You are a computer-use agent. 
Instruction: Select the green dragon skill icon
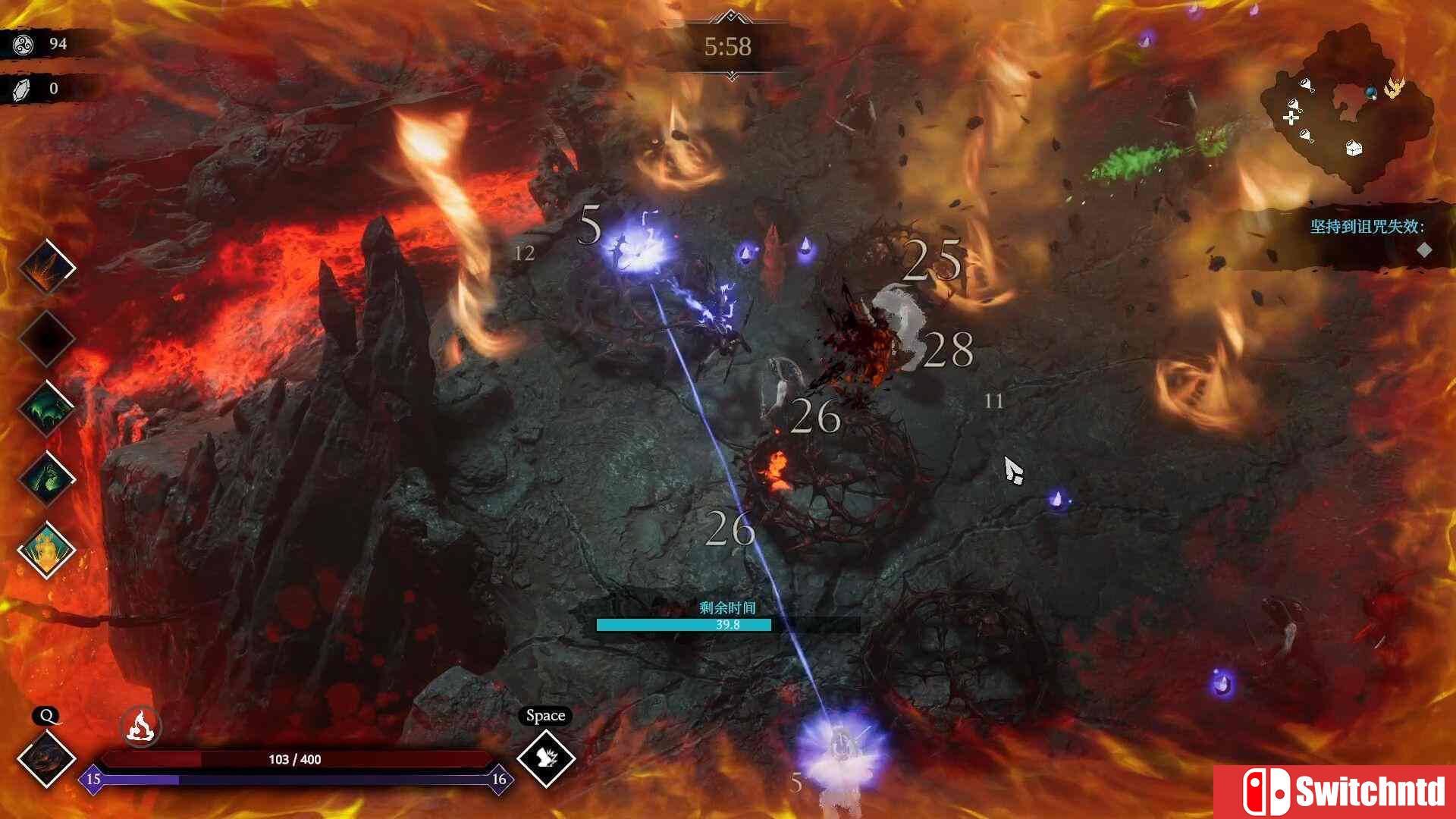pos(45,408)
